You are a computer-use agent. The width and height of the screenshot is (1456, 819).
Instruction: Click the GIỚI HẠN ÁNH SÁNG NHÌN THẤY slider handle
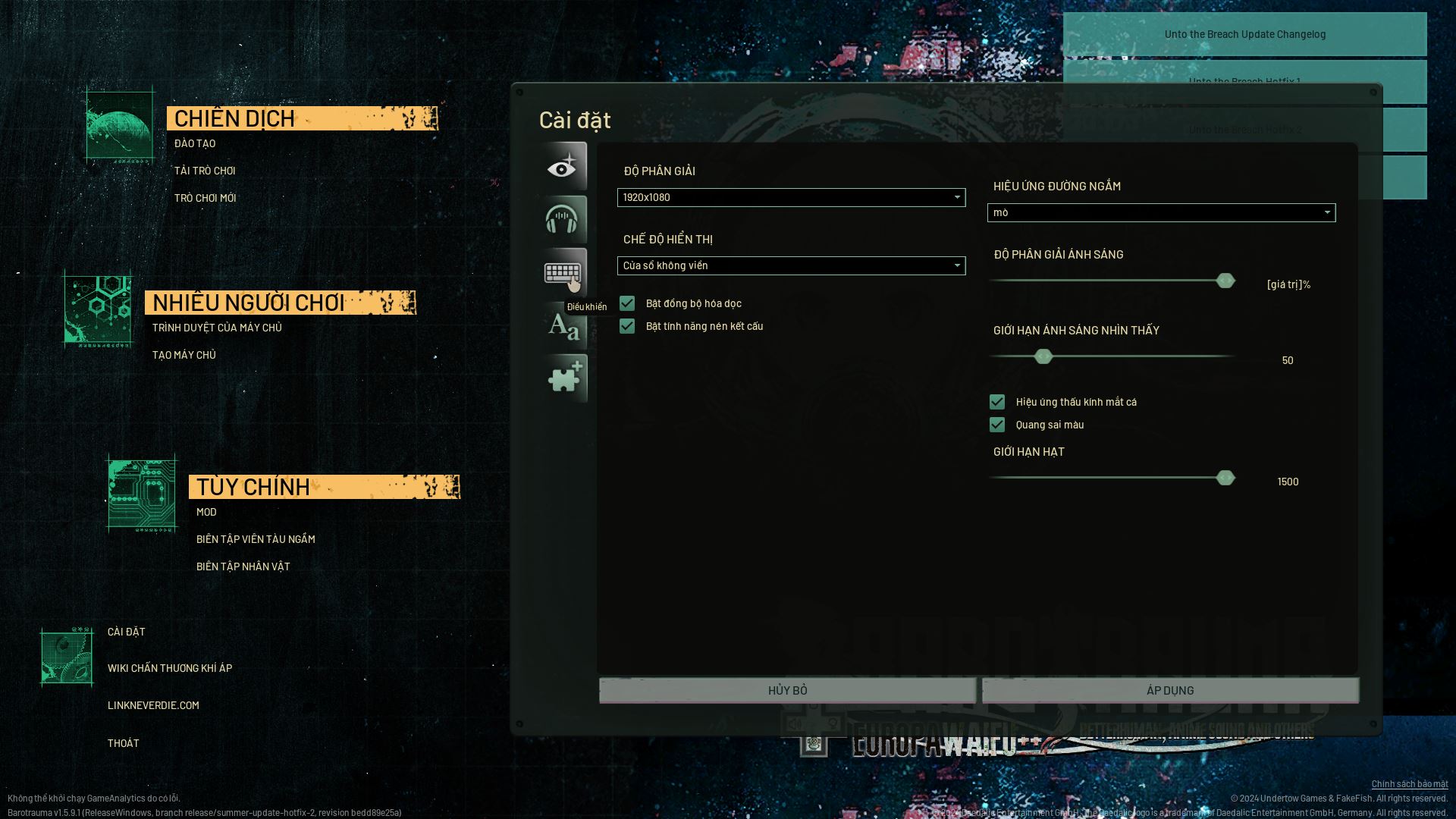coord(1043,356)
